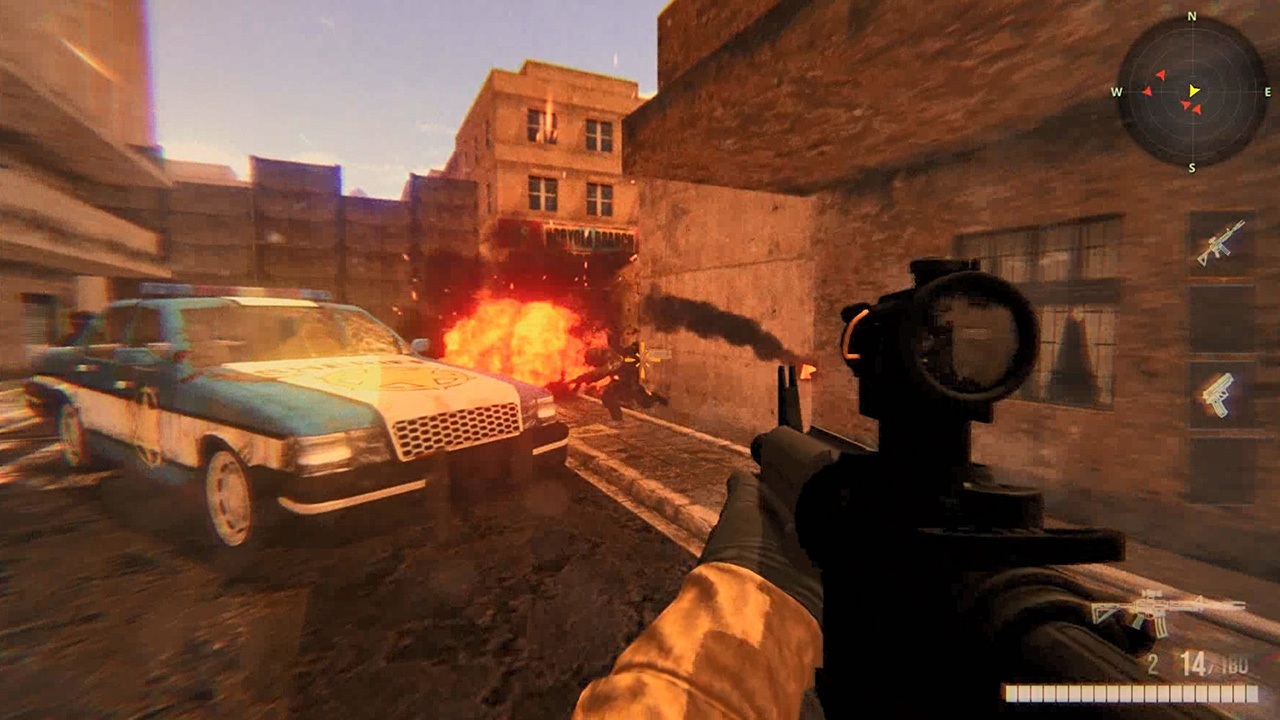
Task: Click a red enemy marker on the radar
Action: (x=1162, y=75)
